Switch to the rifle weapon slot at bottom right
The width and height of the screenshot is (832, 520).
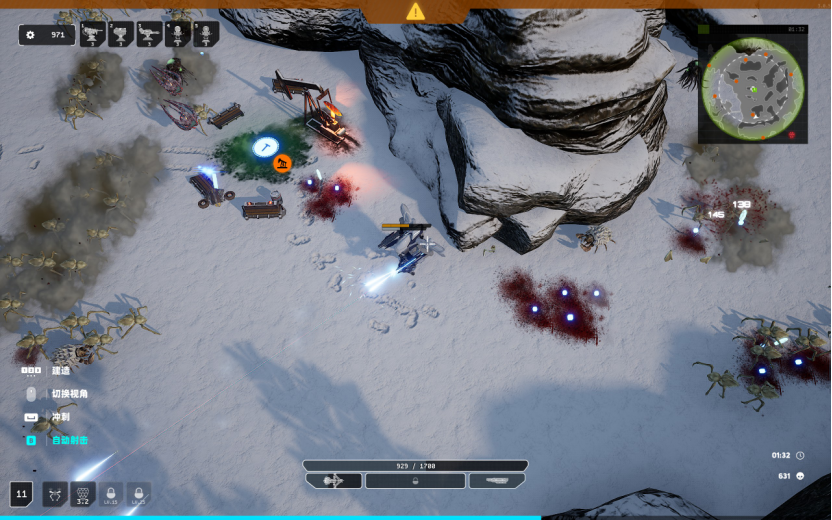[497, 481]
